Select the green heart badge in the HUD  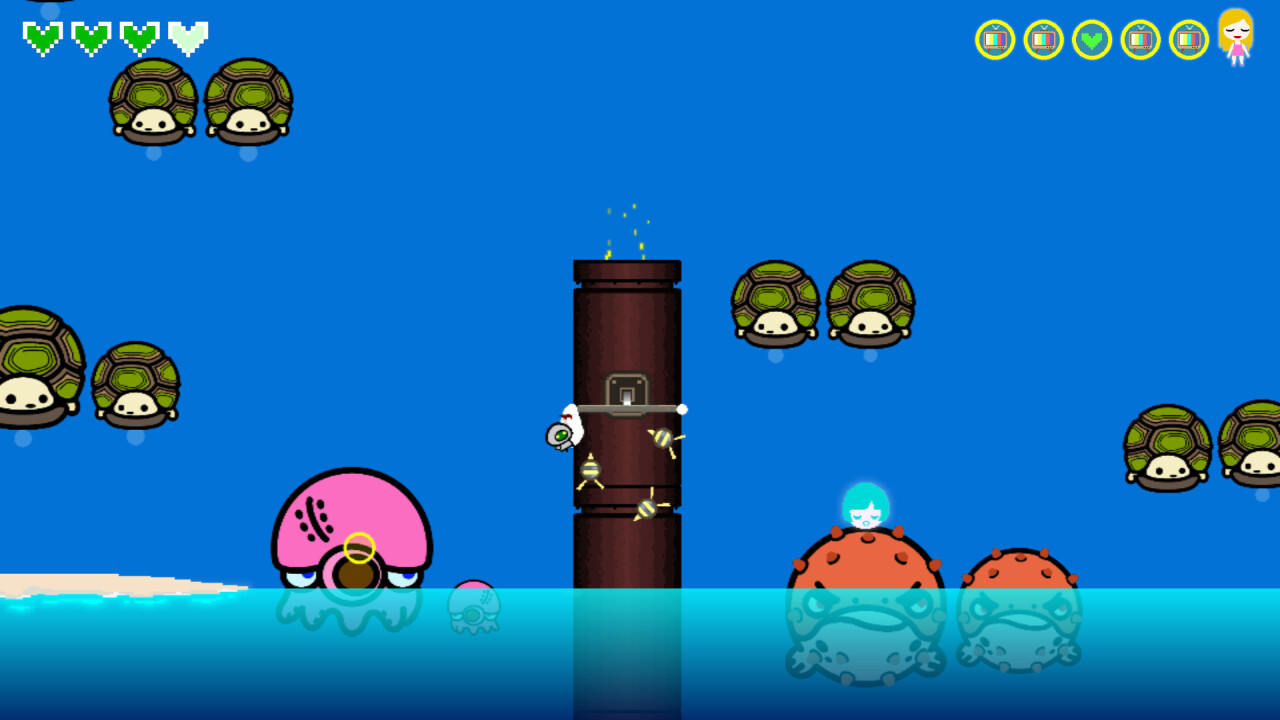point(1092,40)
